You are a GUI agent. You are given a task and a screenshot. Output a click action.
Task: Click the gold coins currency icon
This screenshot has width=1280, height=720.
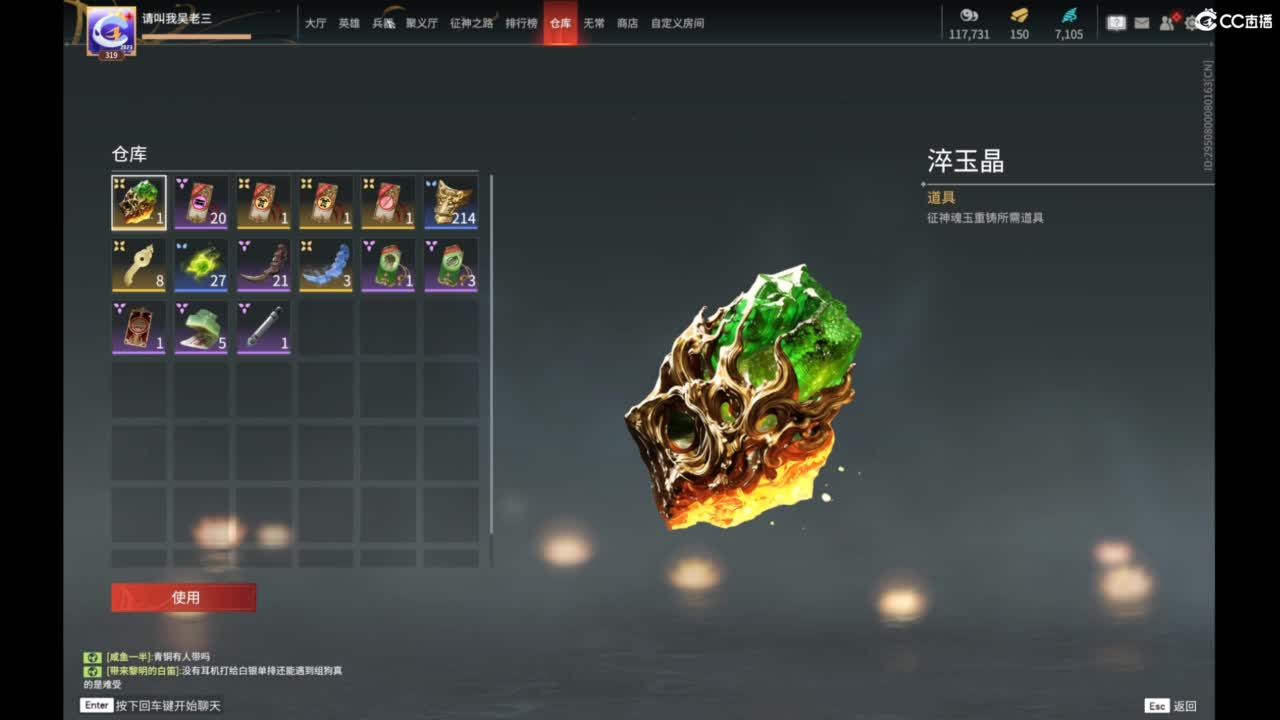pos(967,17)
